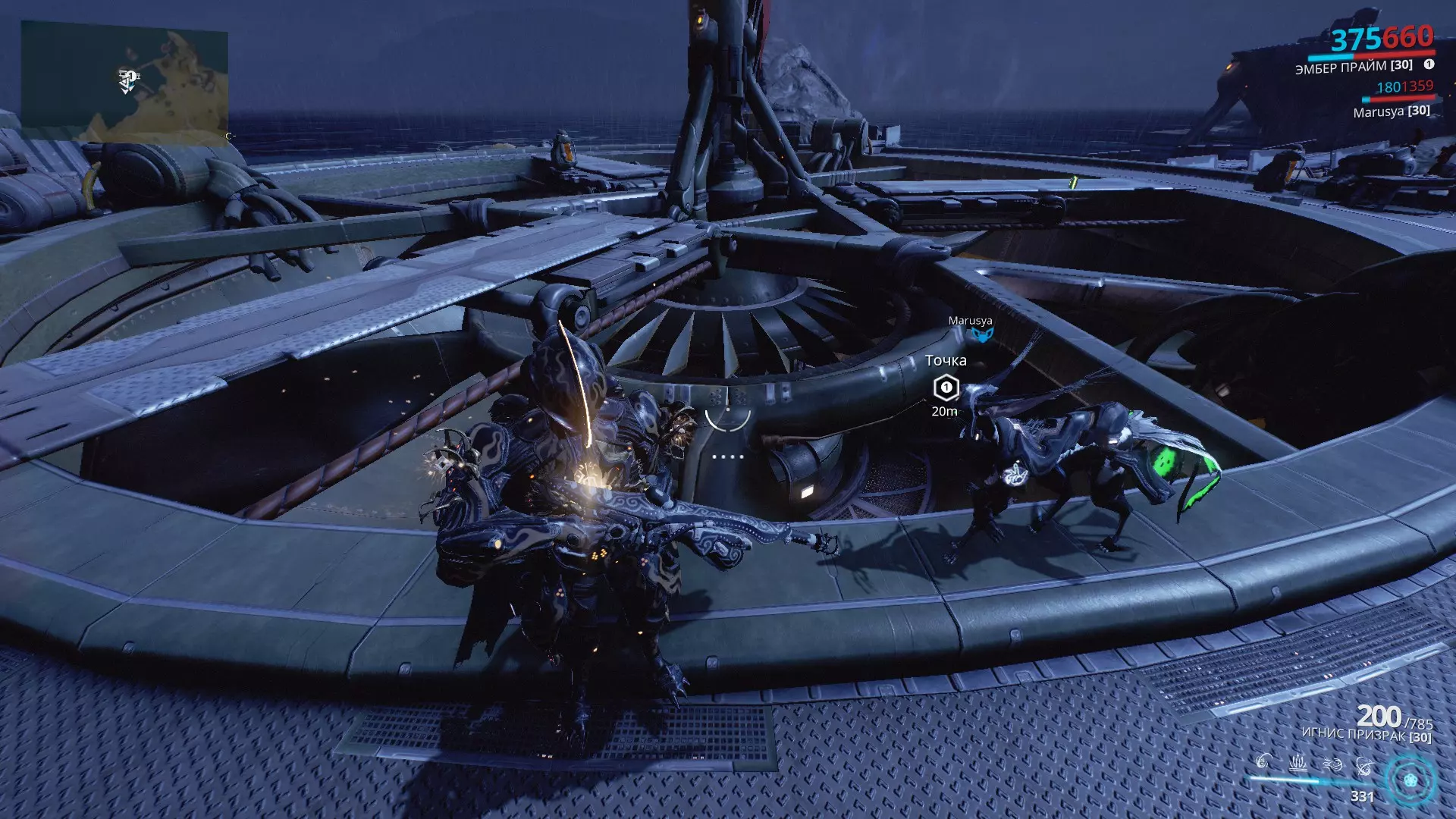The height and width of the screenshot is (819, 1456).
Task: Open the minimap in the corner
Action: (124, 80)
